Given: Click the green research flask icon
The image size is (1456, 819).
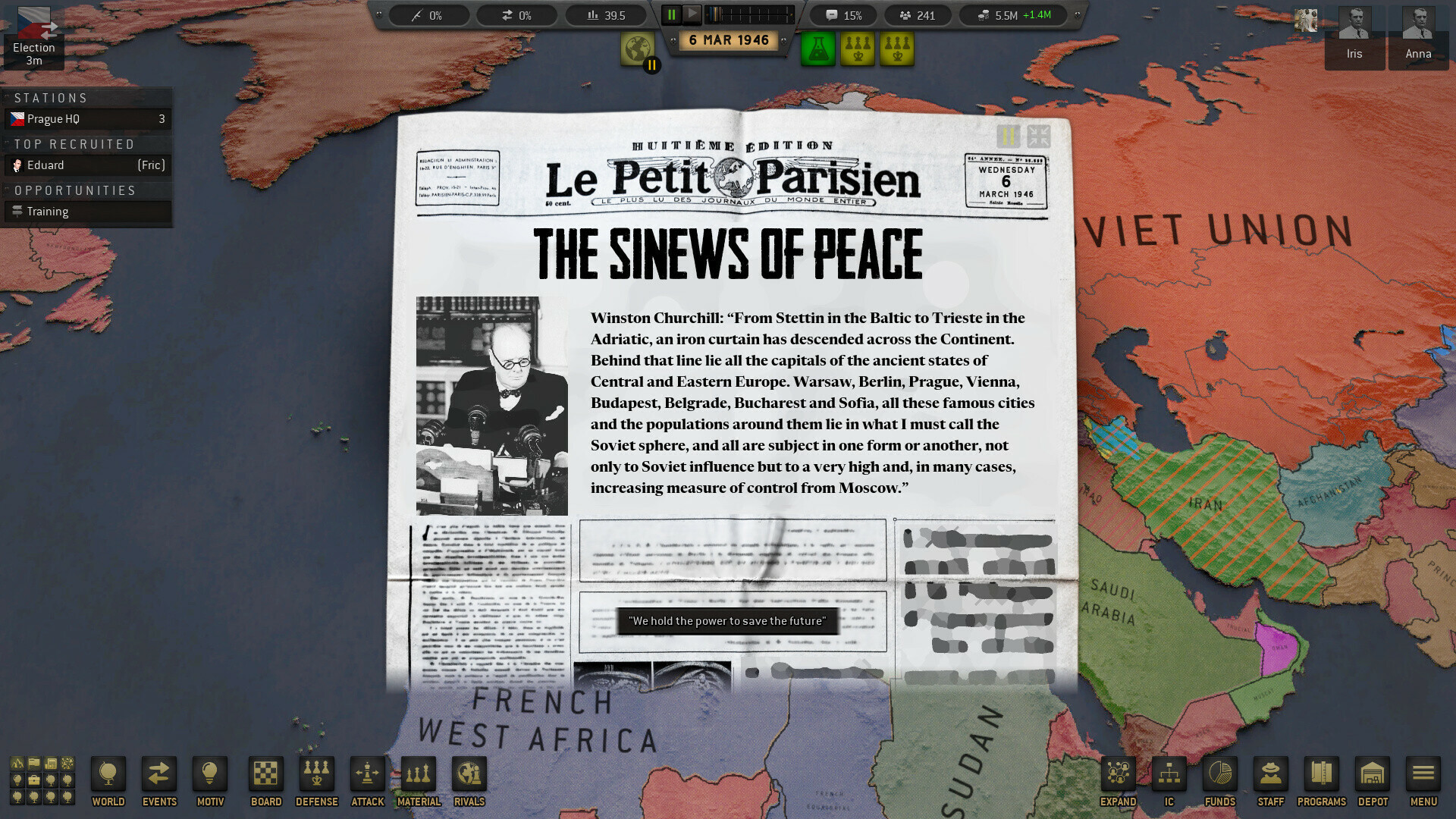Looking at the screenshot, I should tap(817, 48).
